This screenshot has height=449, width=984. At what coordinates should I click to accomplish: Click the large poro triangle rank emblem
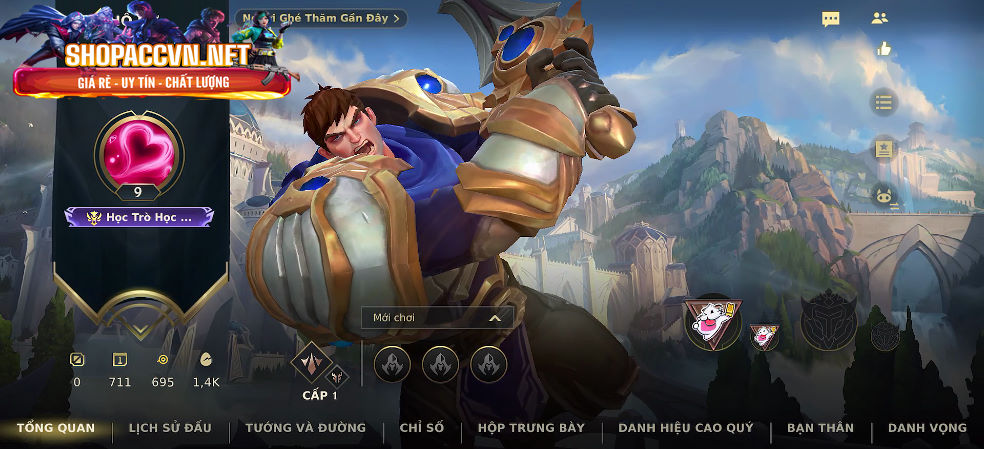tap(713, 322)
